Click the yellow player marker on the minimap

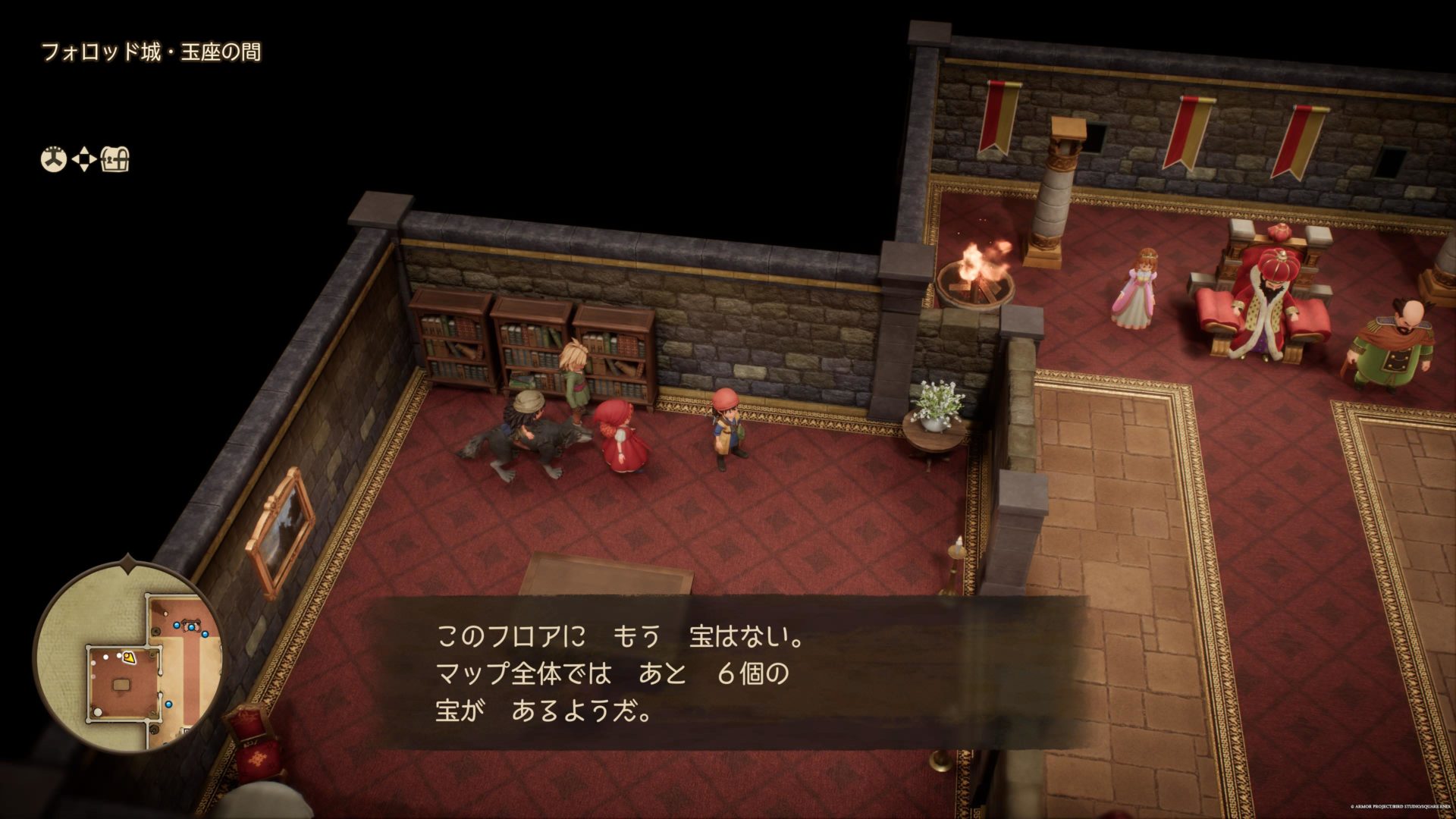(130, 657)
